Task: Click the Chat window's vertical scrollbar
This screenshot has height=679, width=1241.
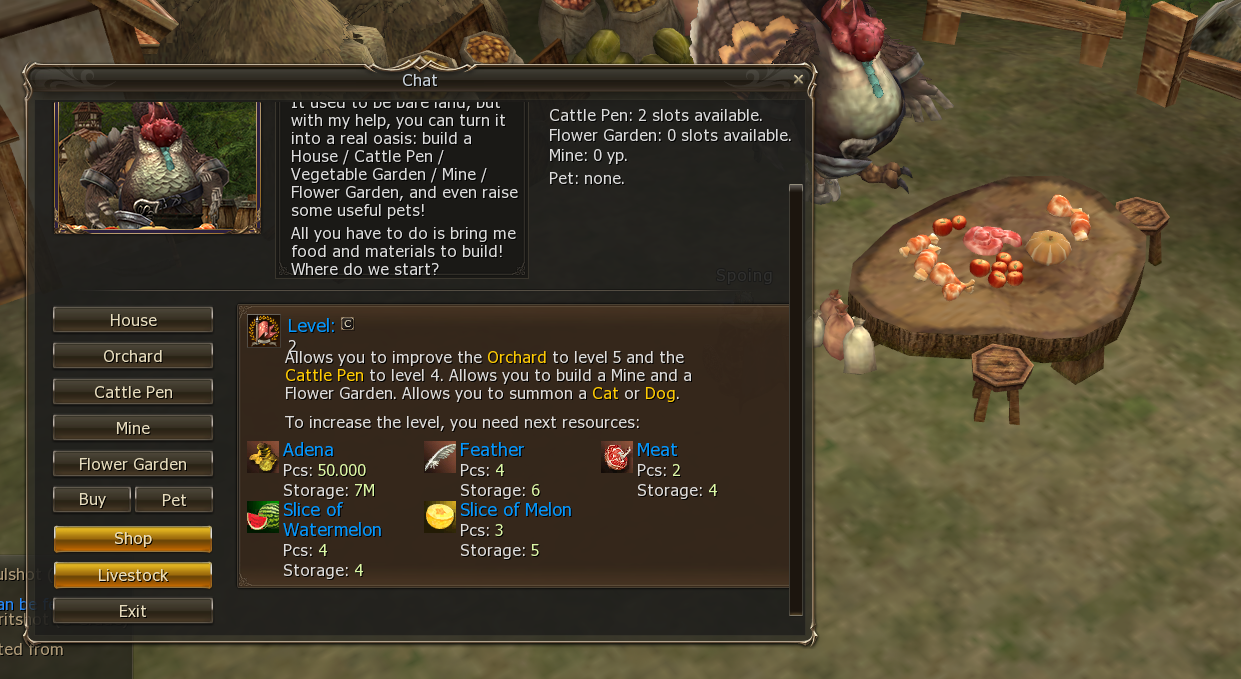Action: pyautogui.click(x=796, y=400)
